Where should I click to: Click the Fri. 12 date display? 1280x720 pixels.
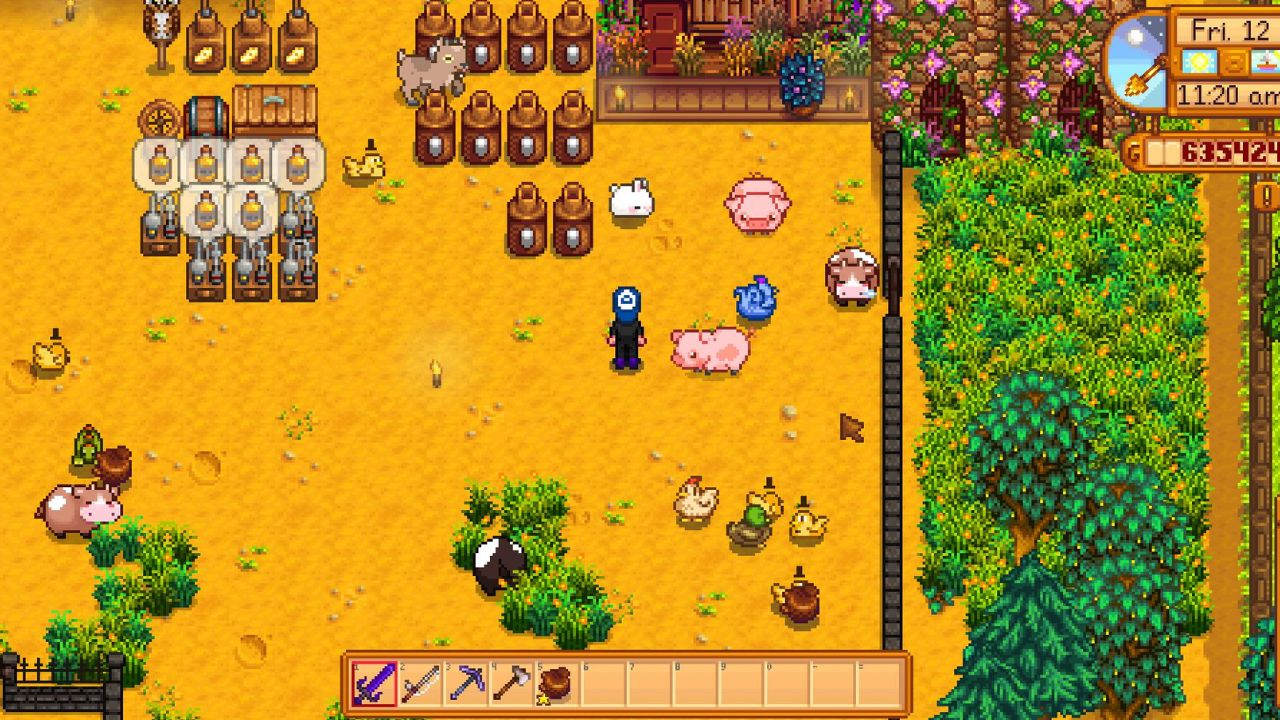tap(1230, 28)
